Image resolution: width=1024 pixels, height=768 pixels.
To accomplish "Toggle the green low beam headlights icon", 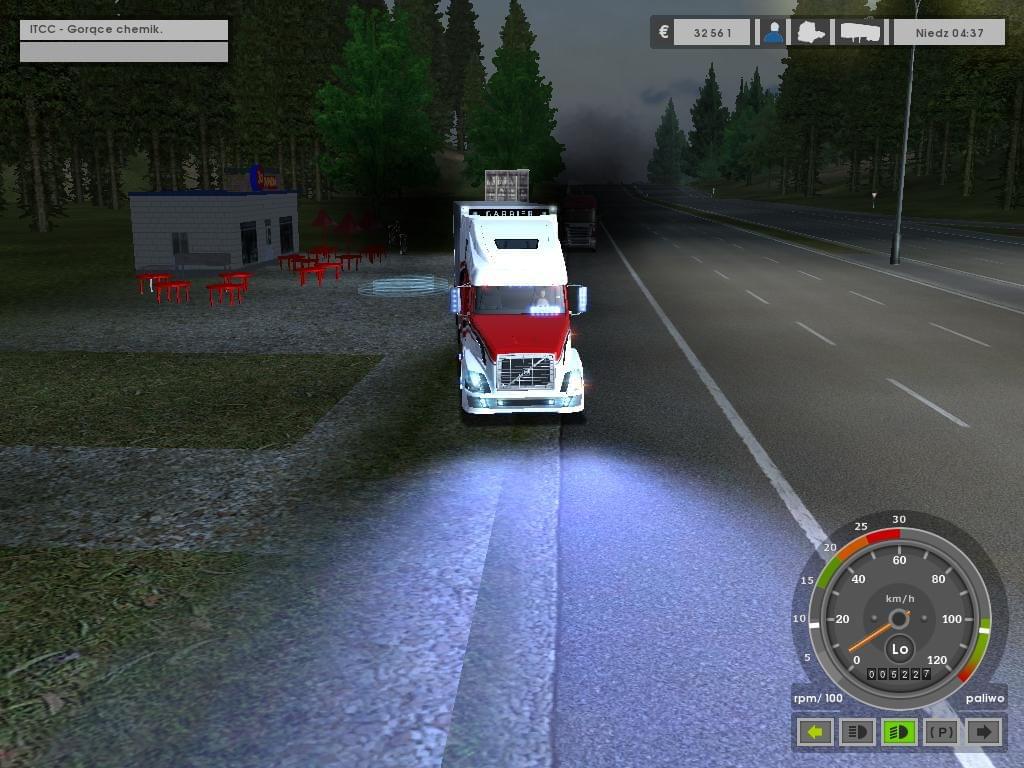I will tap(899, 732).
